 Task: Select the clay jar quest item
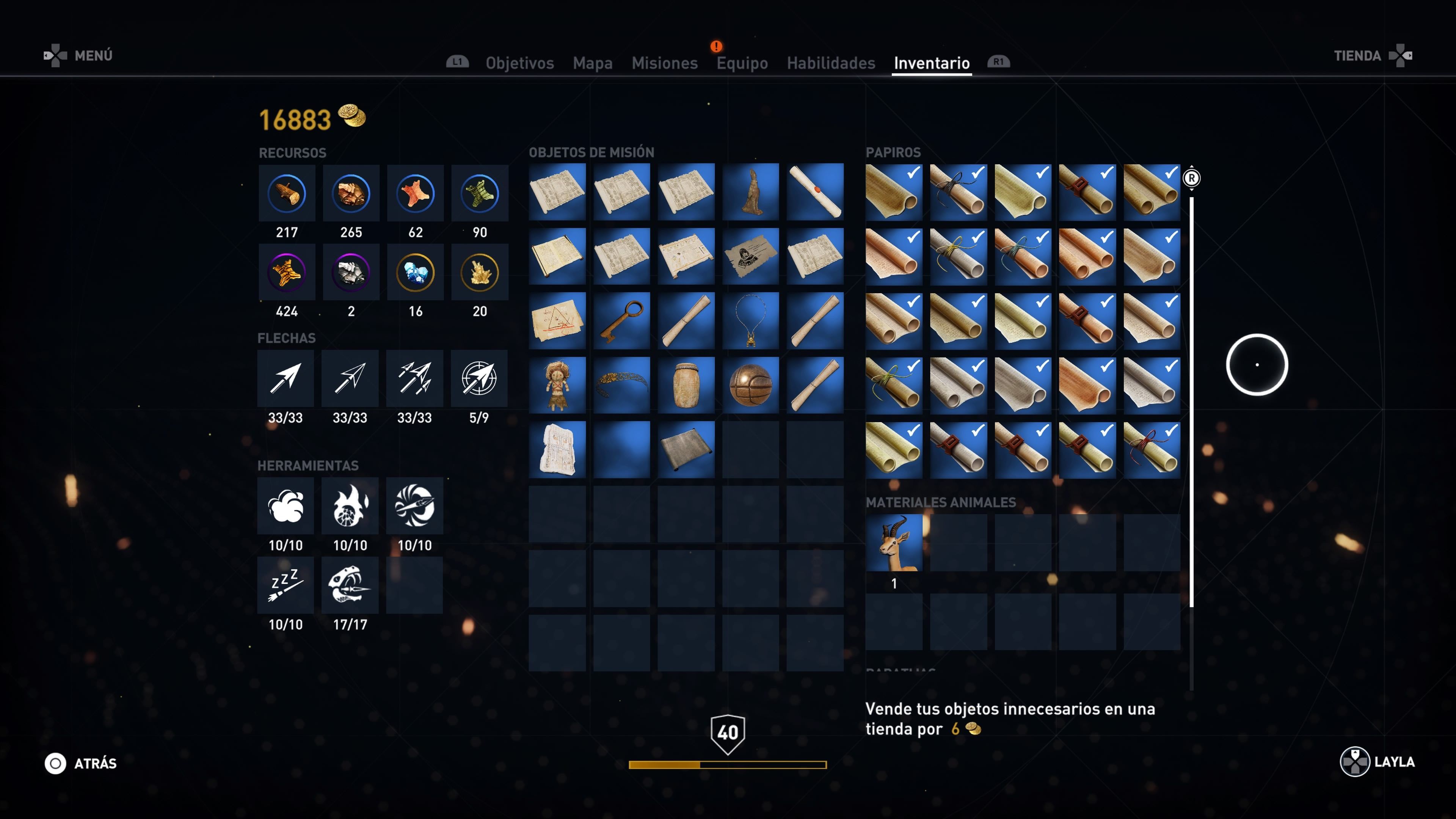tap(686, 385)
